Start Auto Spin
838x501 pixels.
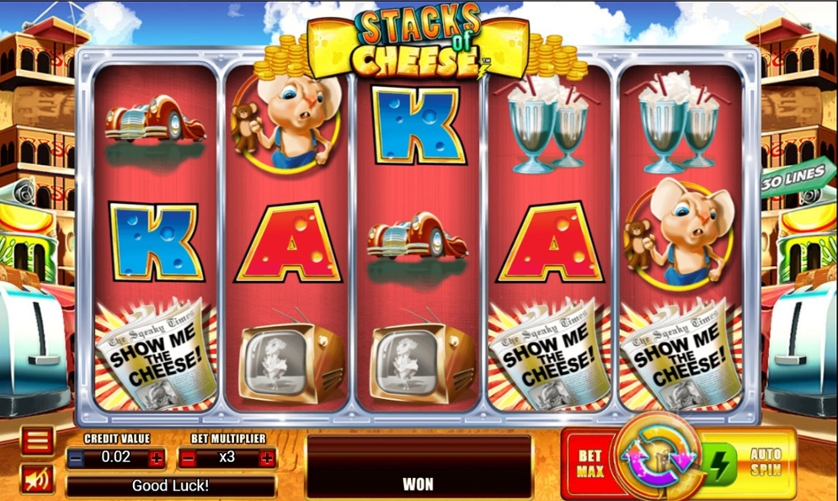[x=765, y=462]
